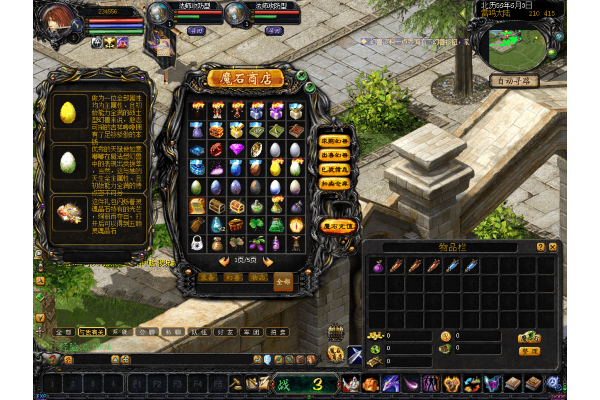Go to previous shop page arrow

[x=223, y=260]
